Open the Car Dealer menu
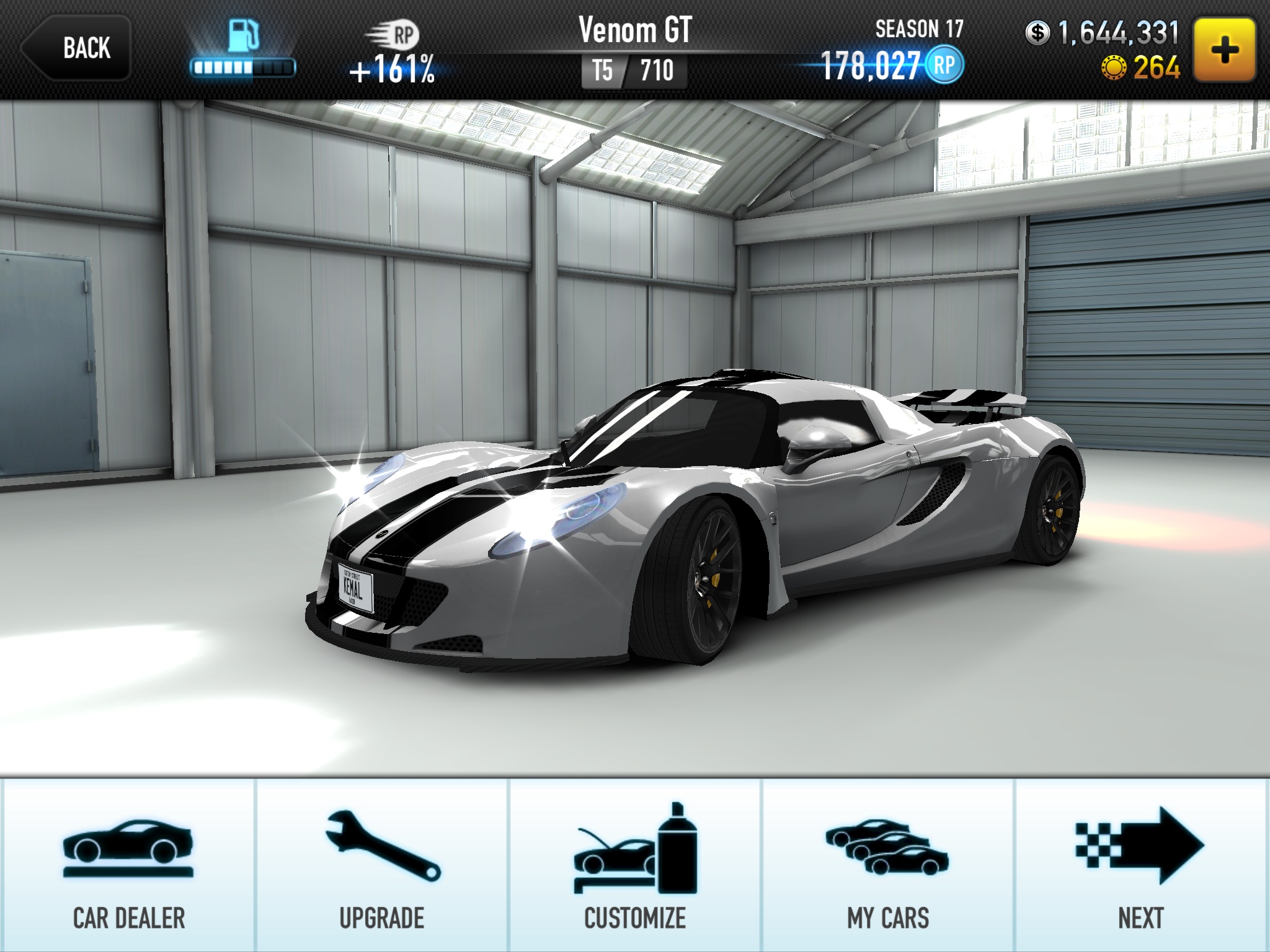Viewport: 1270px width, 952px height. [128, 865]
